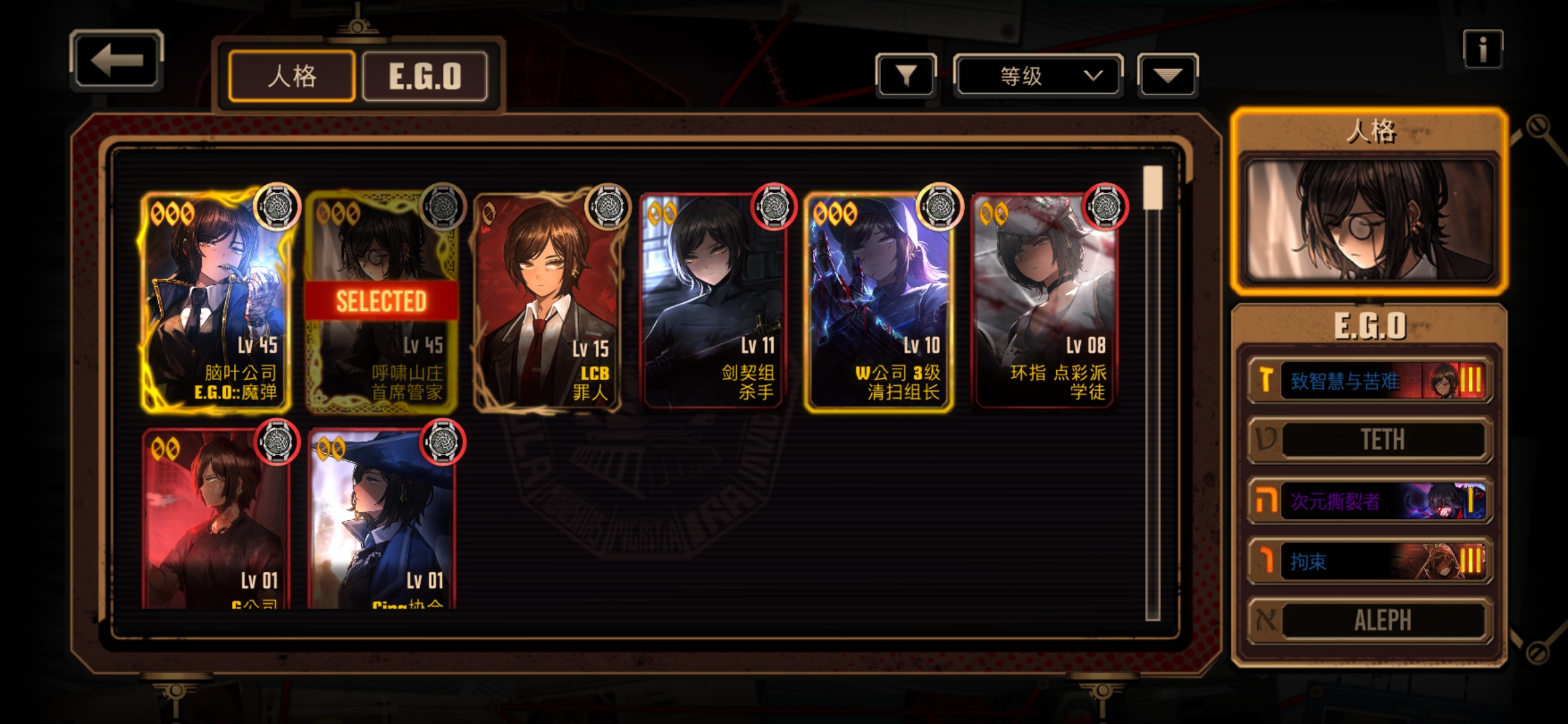Choose the W公司 3级 清扫组长 card
Screen dimensions: 1568x724
[878, 302]
